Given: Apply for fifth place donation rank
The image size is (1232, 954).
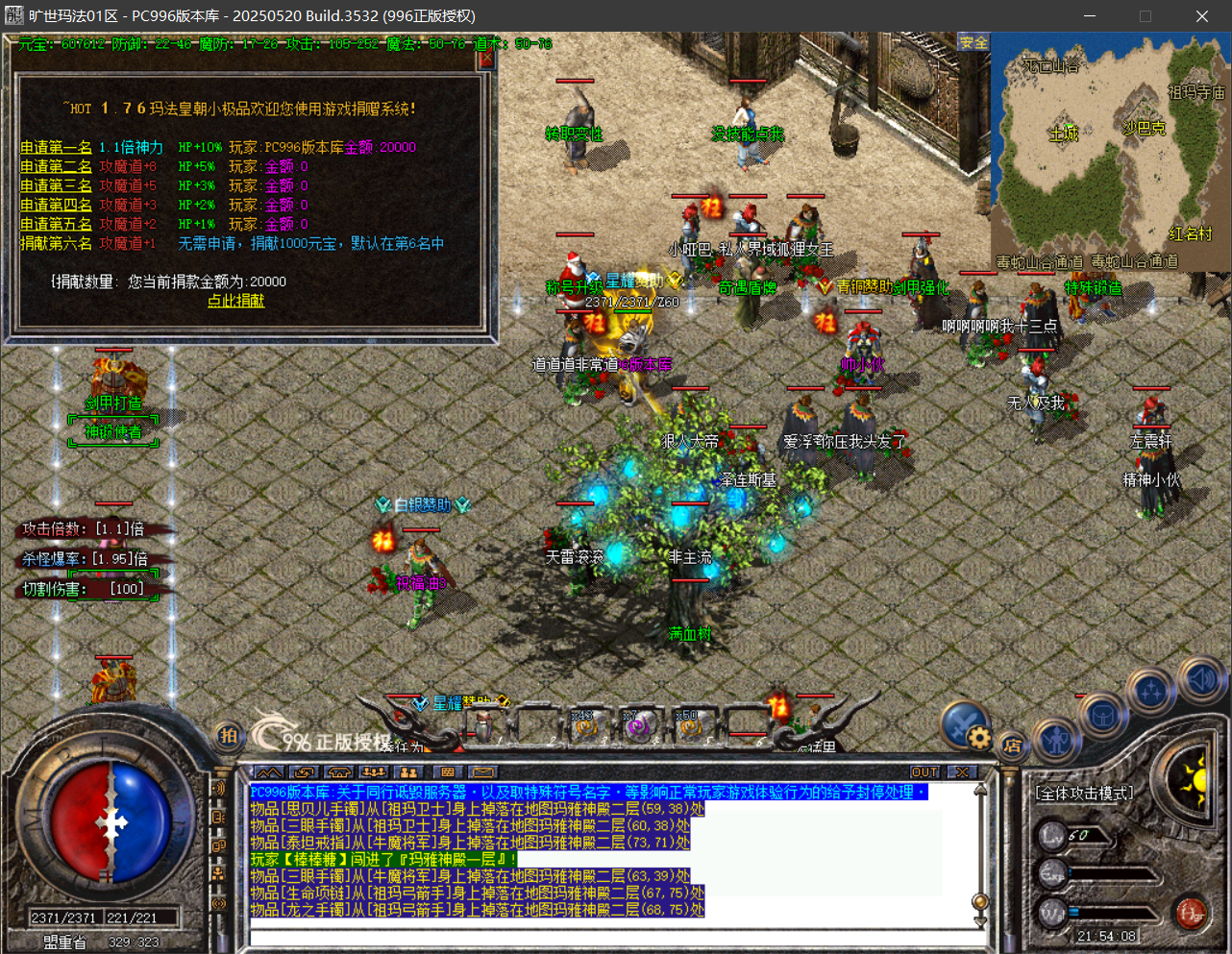Looking at the screenshot, I should point(56,224).
